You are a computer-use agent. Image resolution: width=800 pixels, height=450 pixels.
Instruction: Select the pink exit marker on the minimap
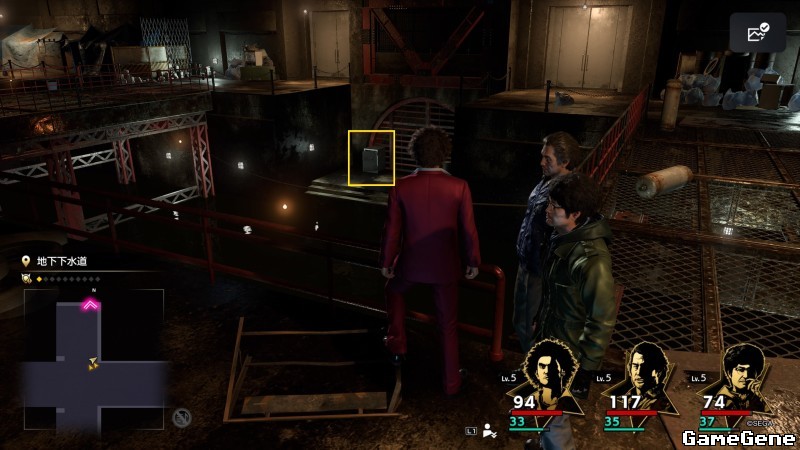(91, 306)
